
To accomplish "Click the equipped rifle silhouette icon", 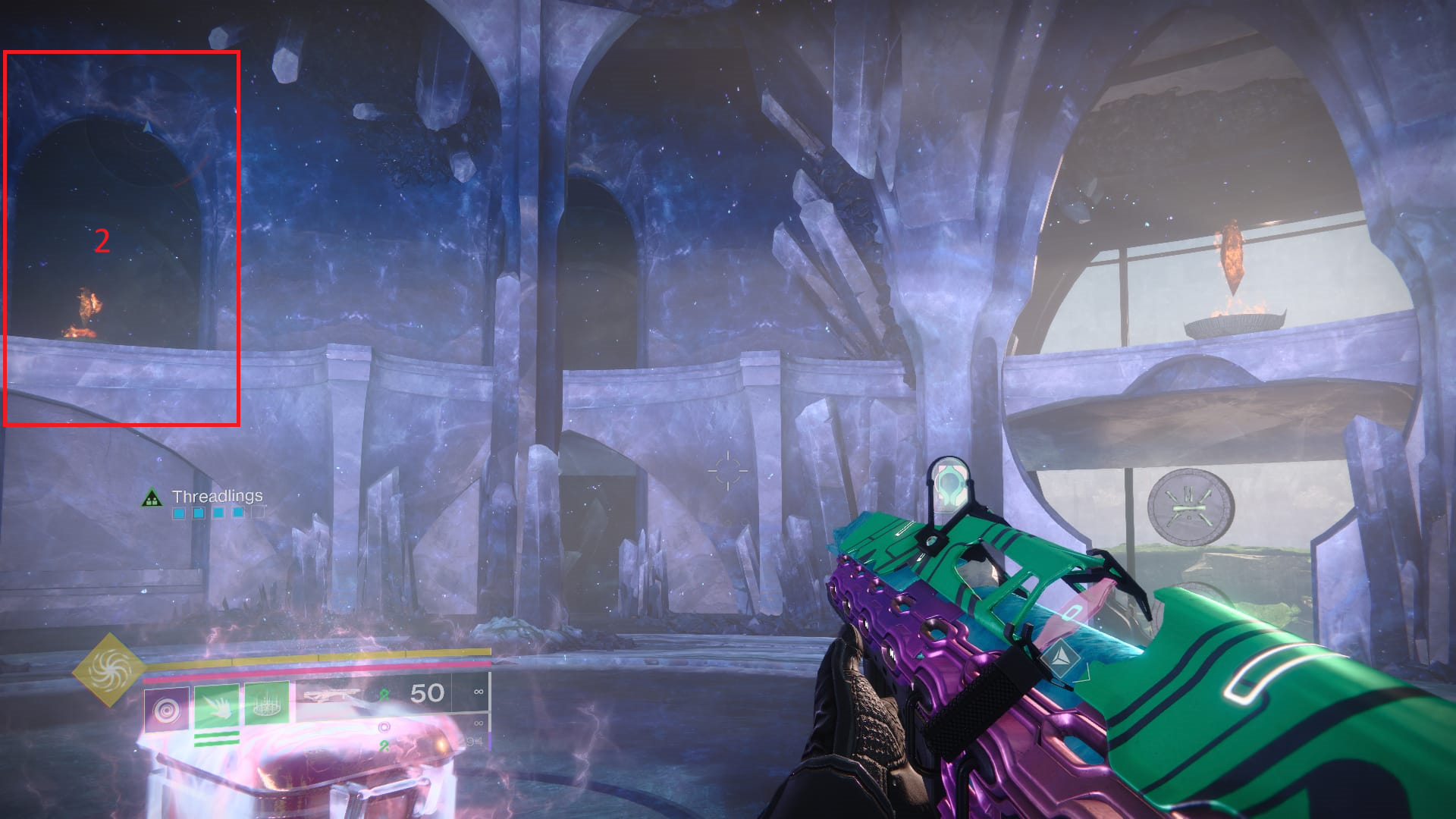I will (x=331, y=695).
